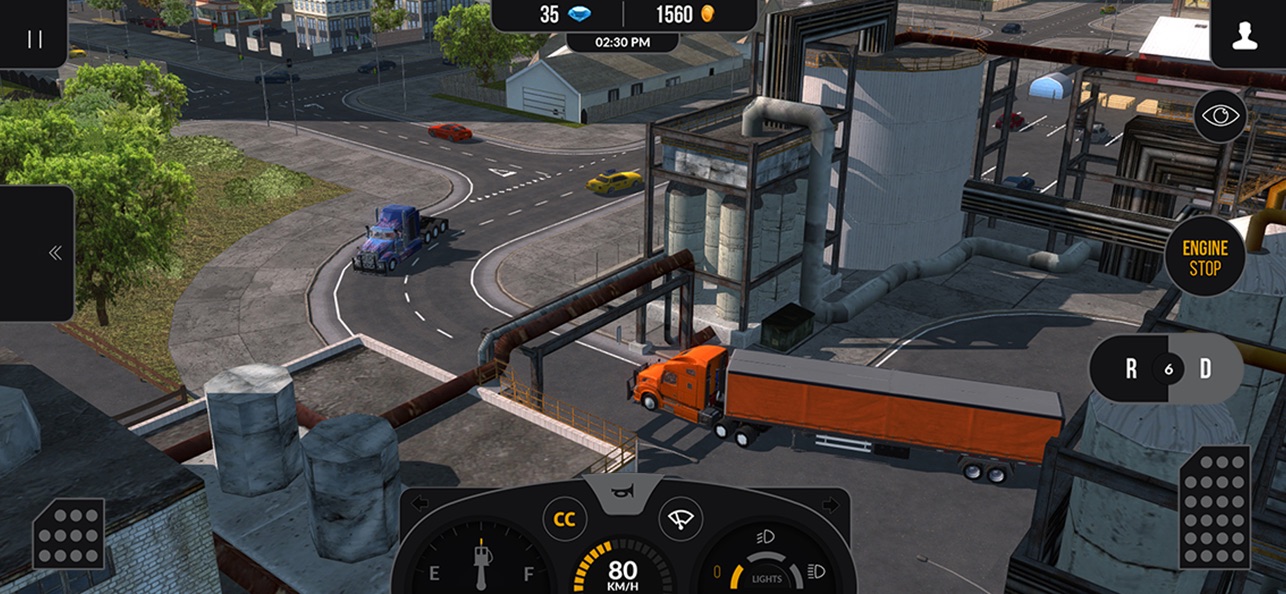Tap the Engine Stop button
Screen dimensions: 1286x594
point(1204,257)
